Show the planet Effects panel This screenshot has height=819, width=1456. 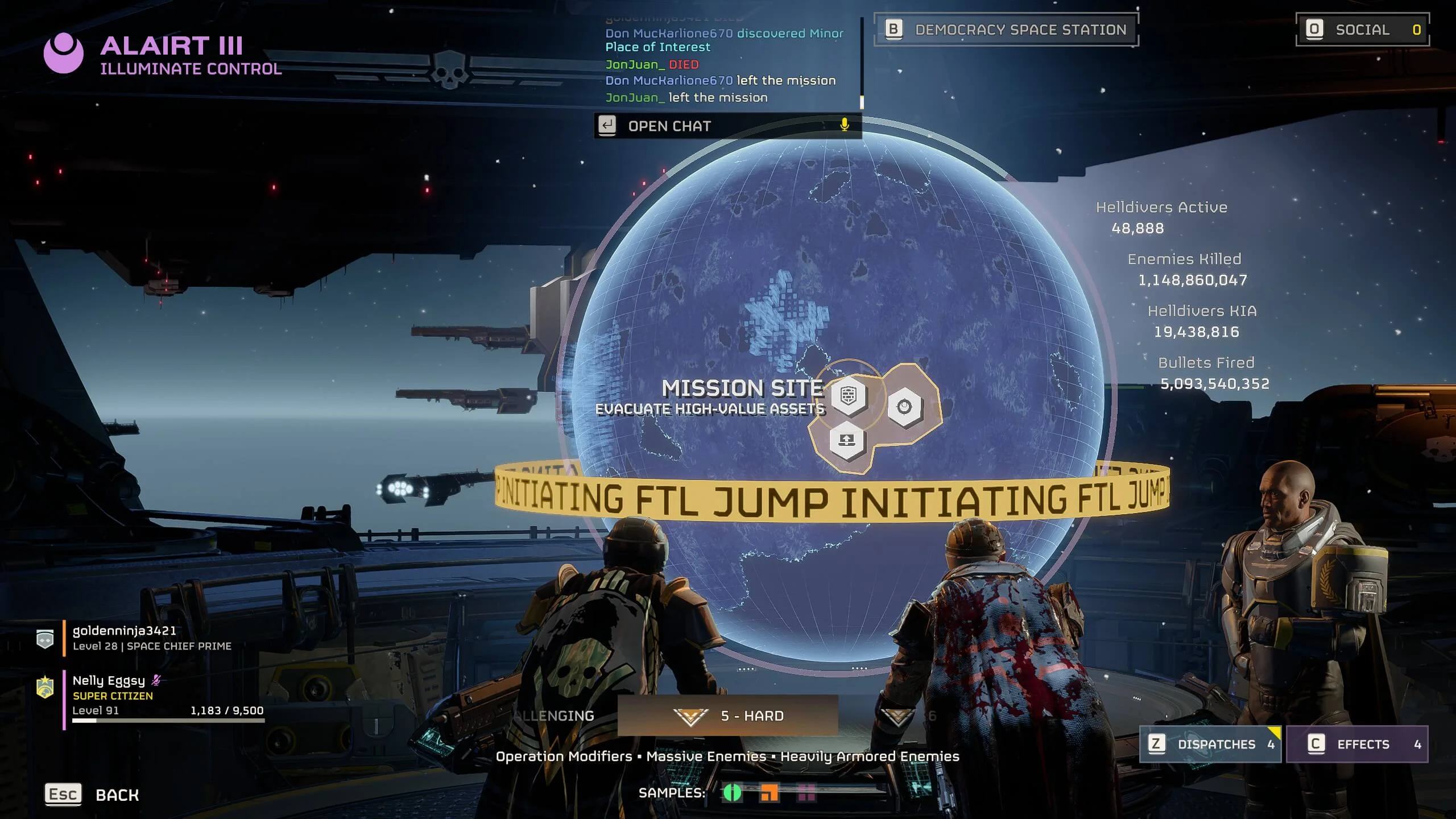(x=1357, y=744)
